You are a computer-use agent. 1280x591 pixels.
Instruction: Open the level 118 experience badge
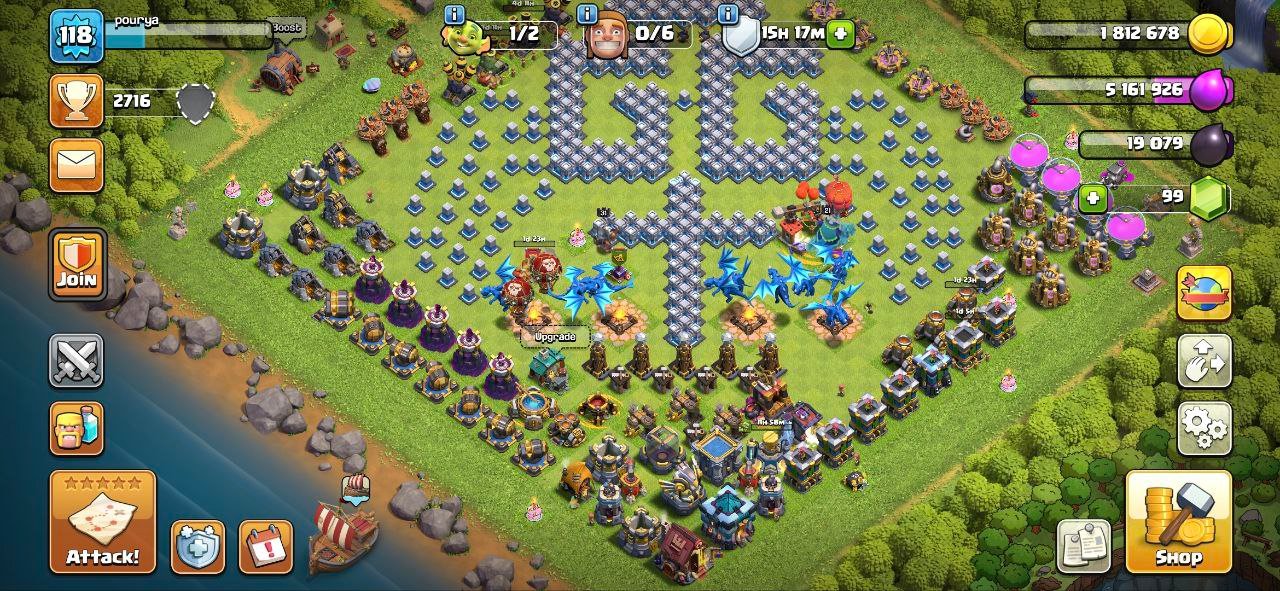[x=76, y=35]
